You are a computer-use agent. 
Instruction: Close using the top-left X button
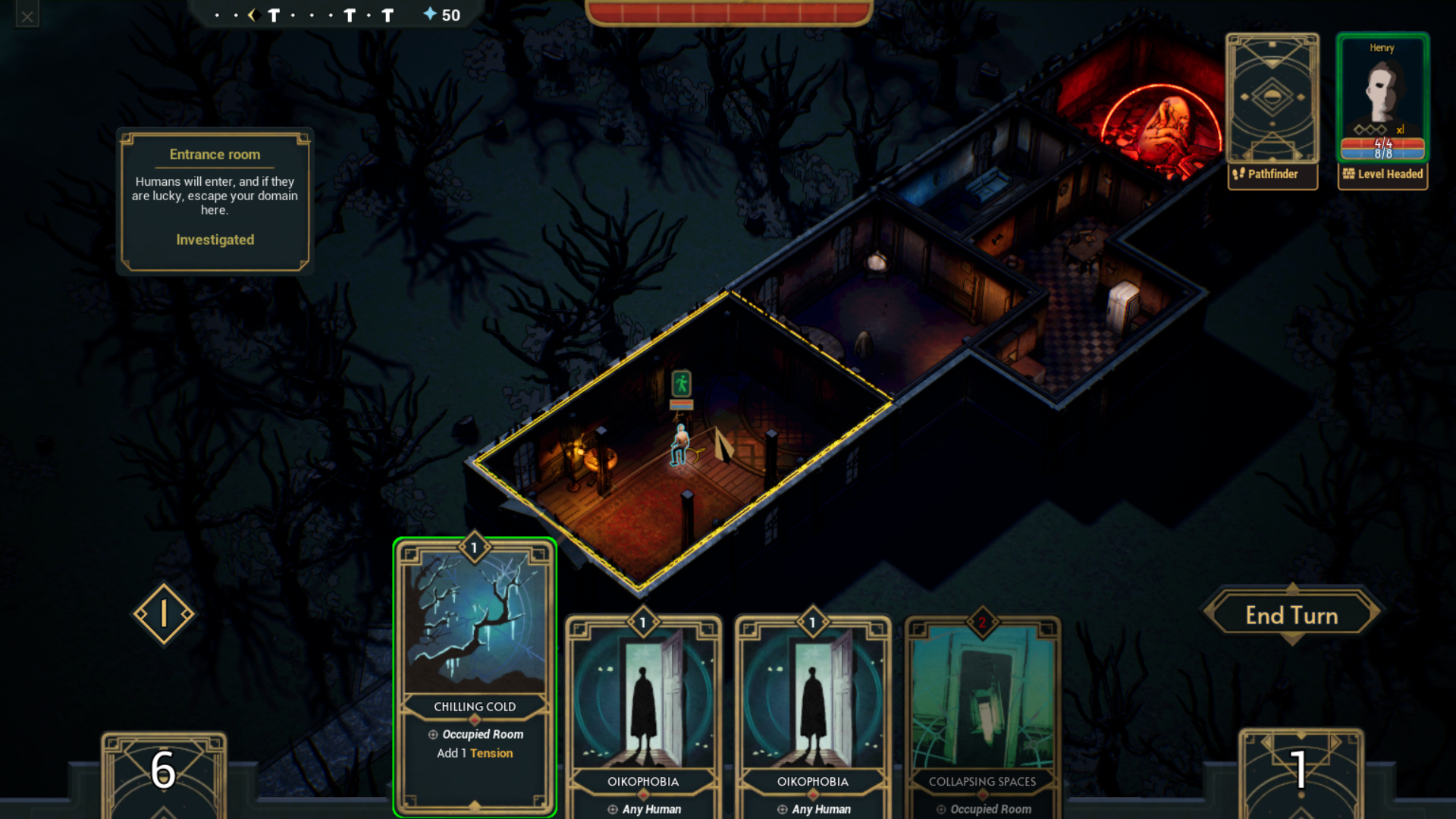click(27, 16)
